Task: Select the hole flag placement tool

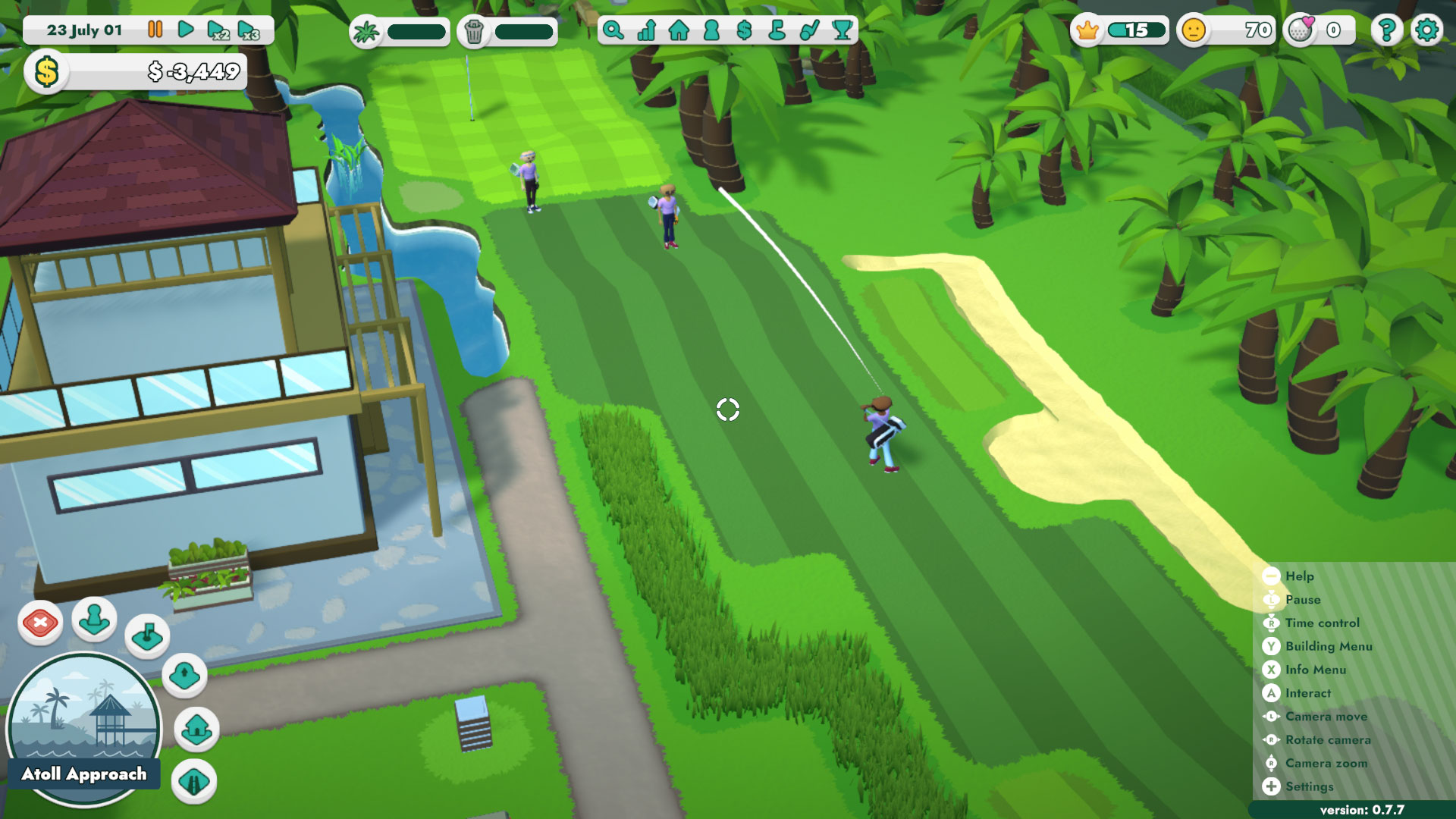Action: click(147, 637)
